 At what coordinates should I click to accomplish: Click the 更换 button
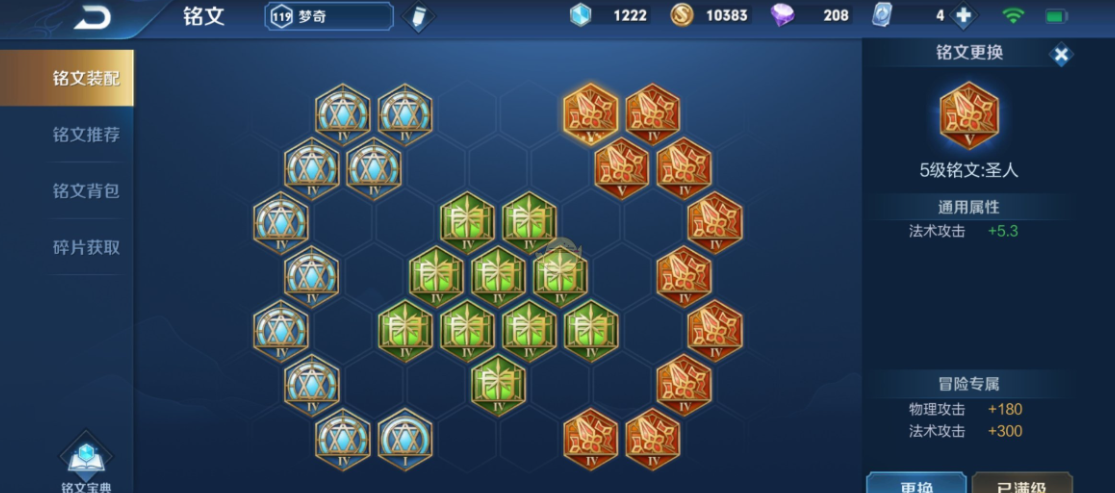[x=916, y=483]
